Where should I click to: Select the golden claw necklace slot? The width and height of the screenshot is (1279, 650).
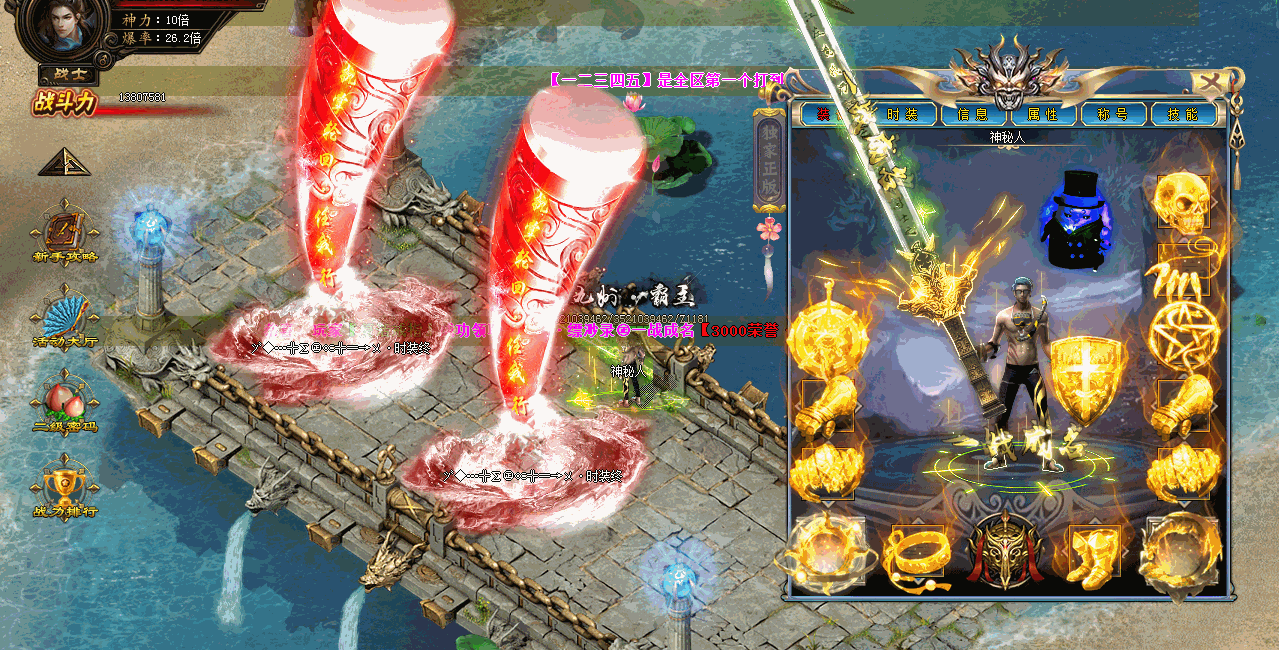coord(1183,270)
